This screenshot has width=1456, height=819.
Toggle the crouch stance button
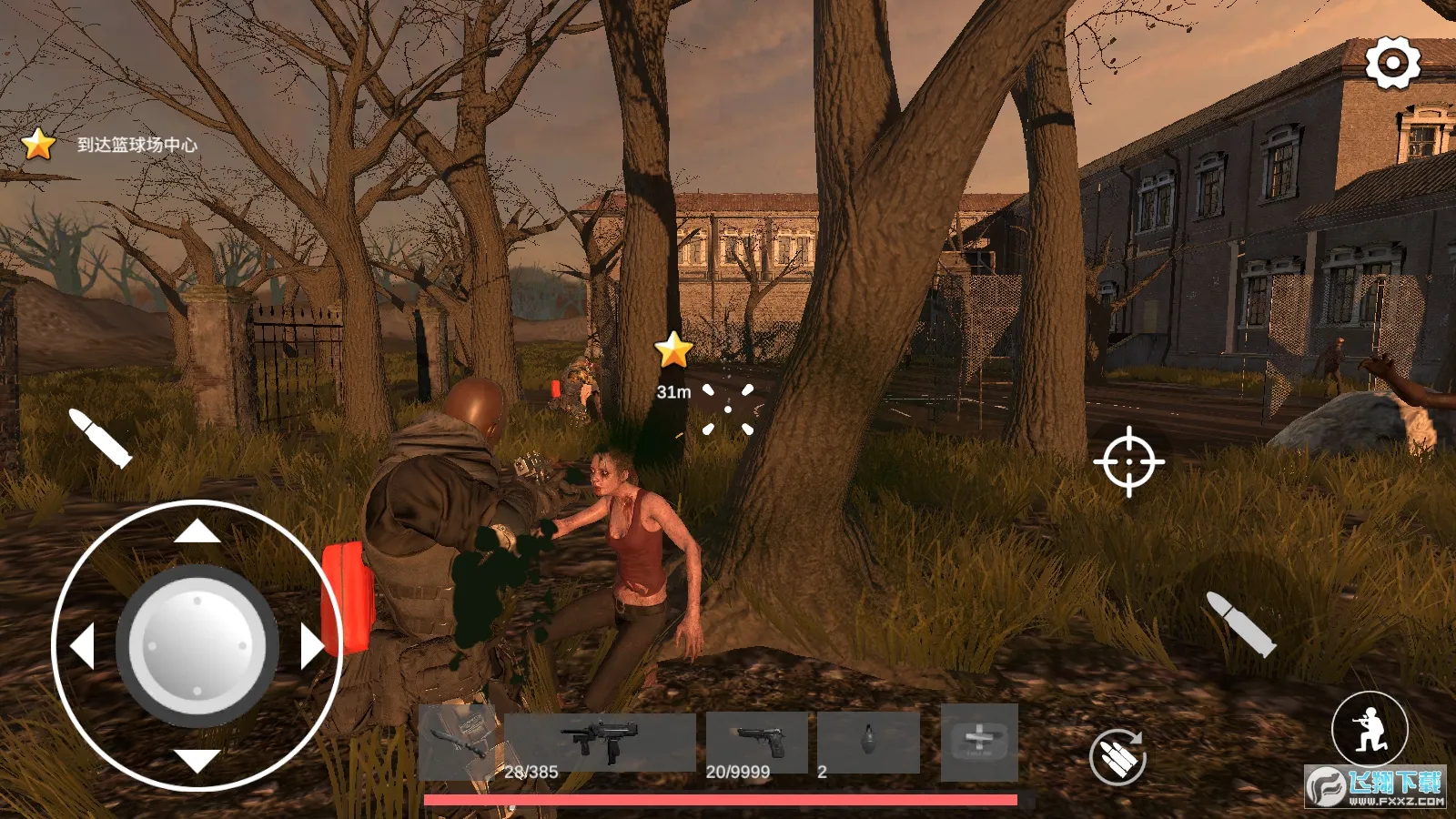[1370, 728]
